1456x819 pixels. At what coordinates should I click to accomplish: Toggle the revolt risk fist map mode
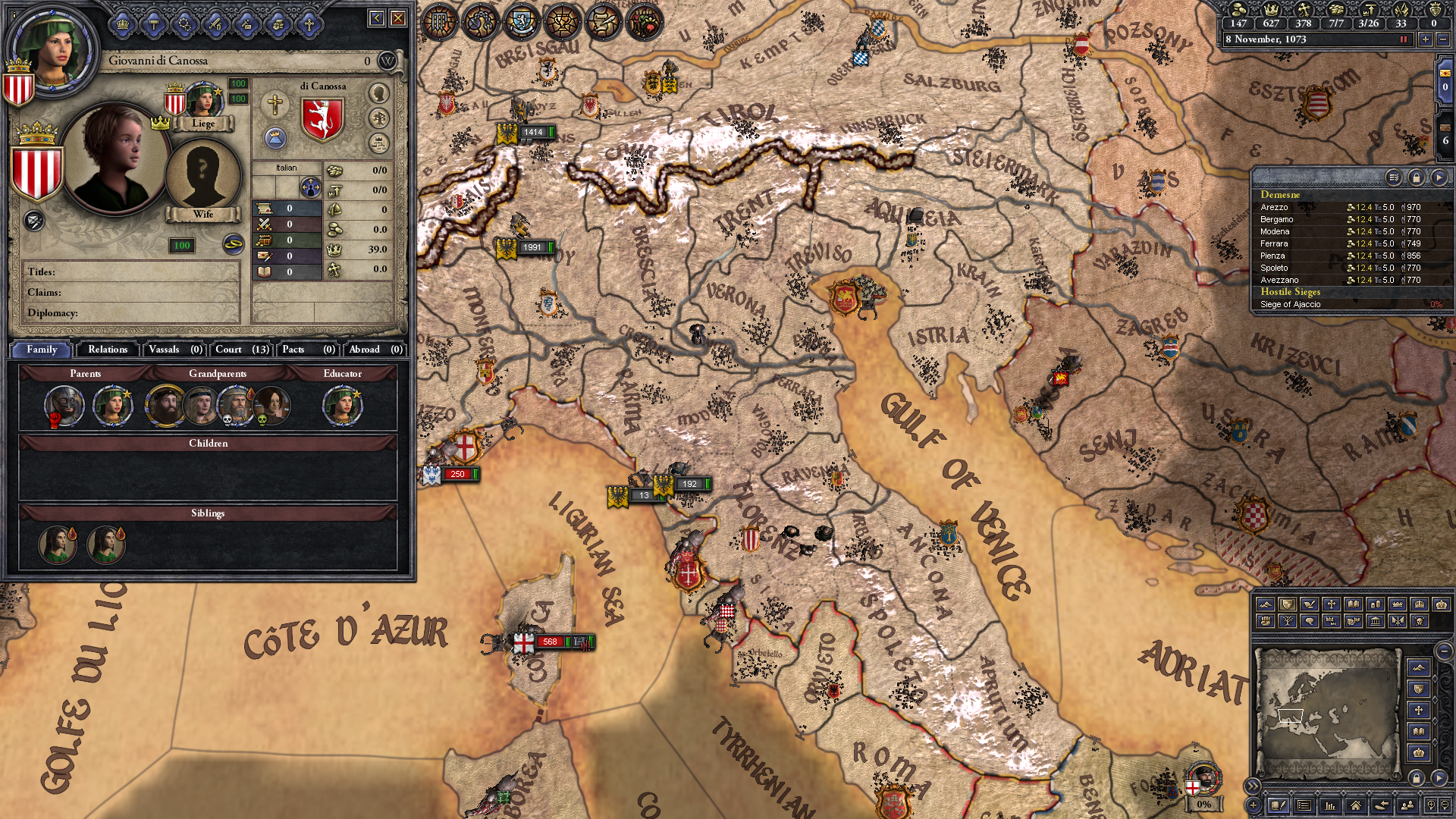click(x=1266, y=622)
